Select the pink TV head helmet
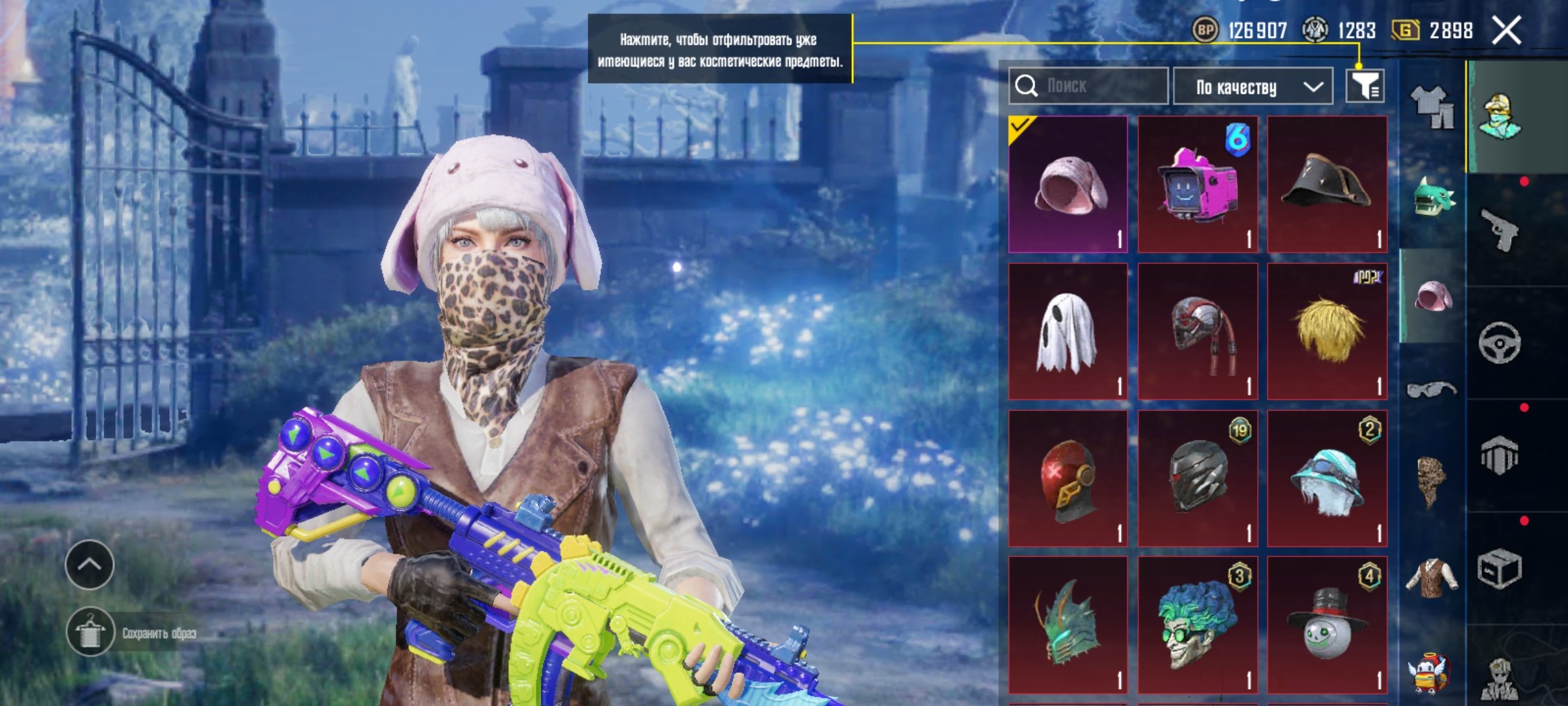 (x=1198, y=185)
